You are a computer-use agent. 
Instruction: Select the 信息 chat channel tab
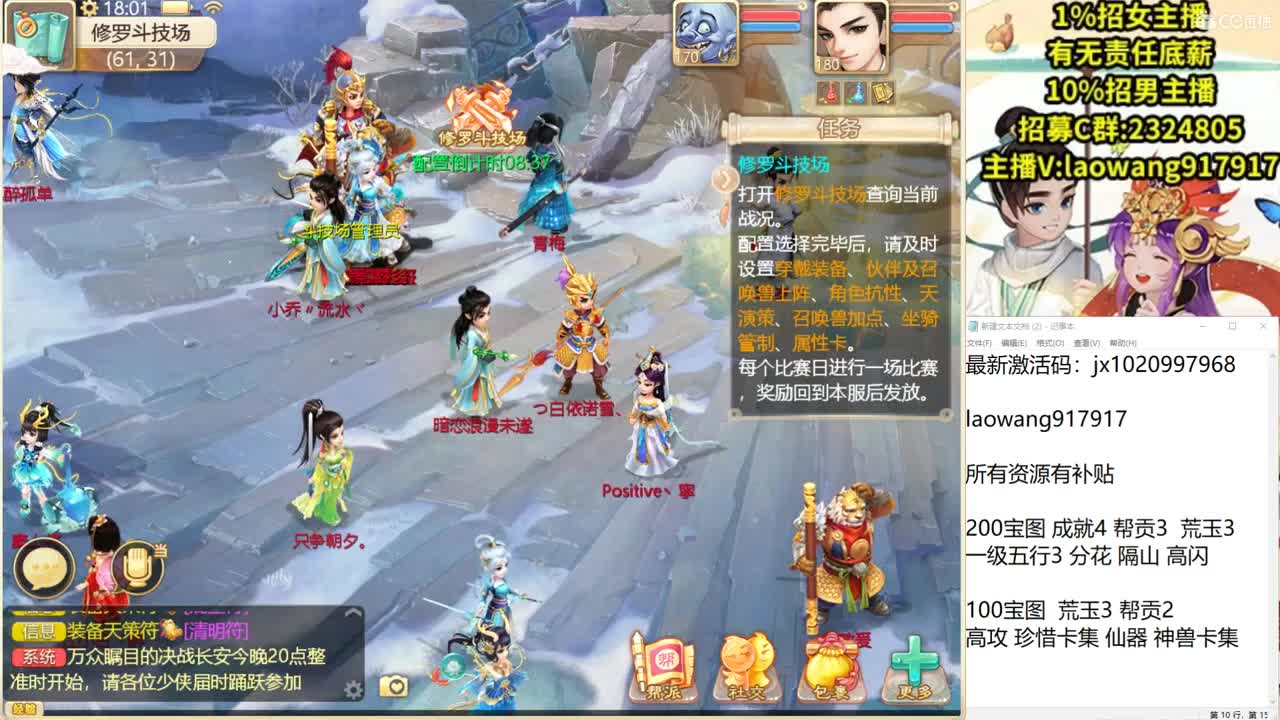point(37,630)
